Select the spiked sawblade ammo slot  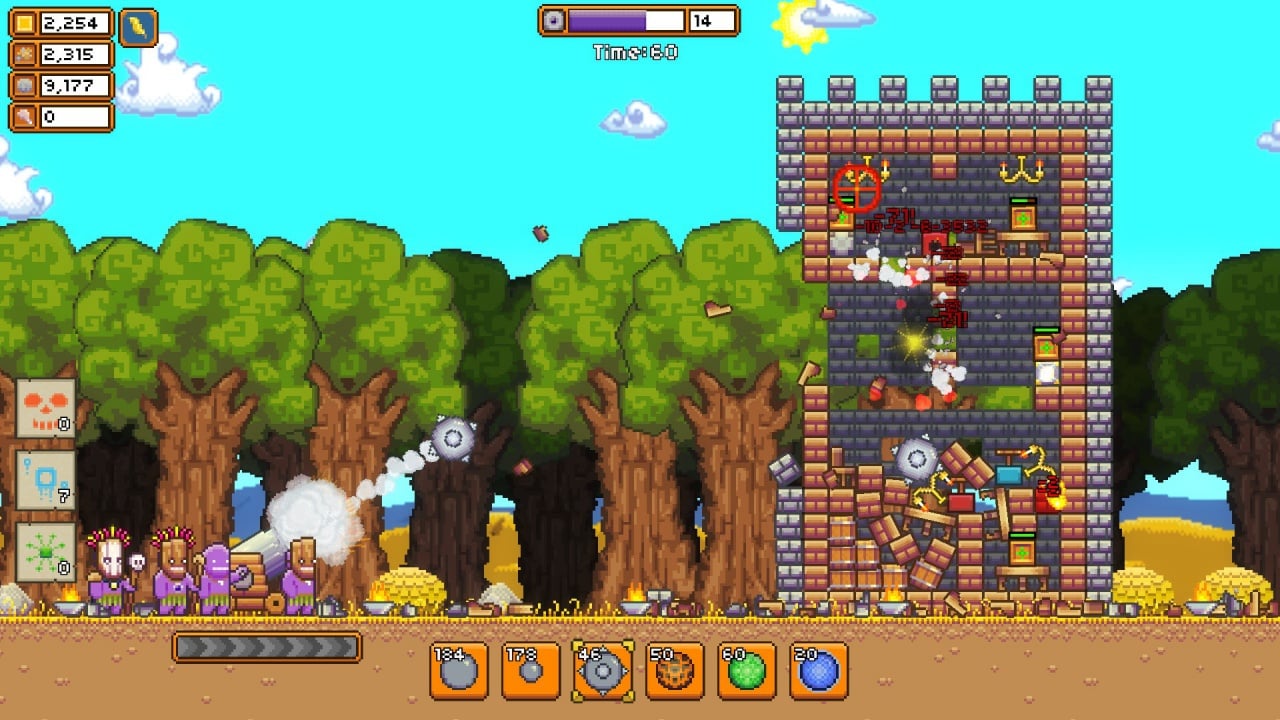(x=603, y=670)
